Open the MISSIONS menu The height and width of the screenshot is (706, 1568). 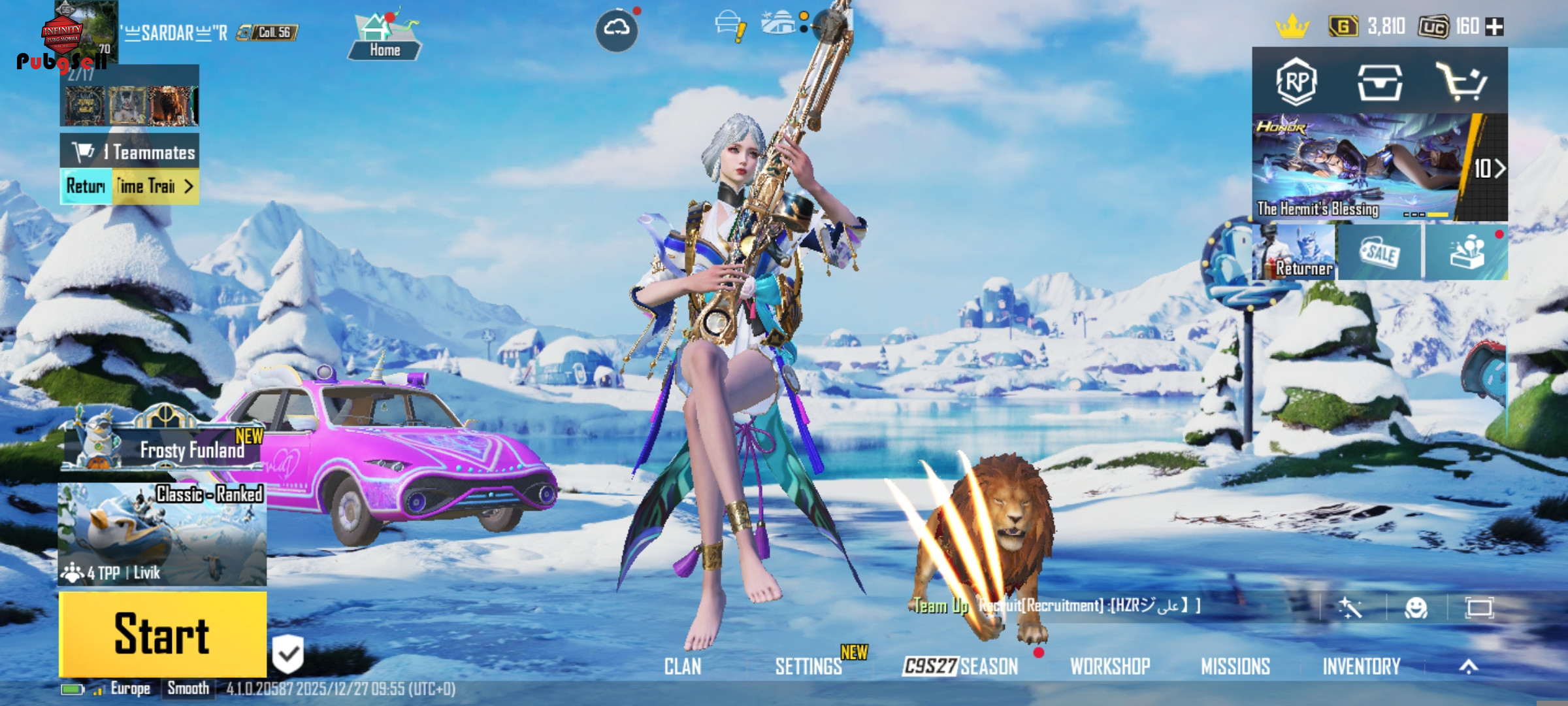[x=1235, y=666]
